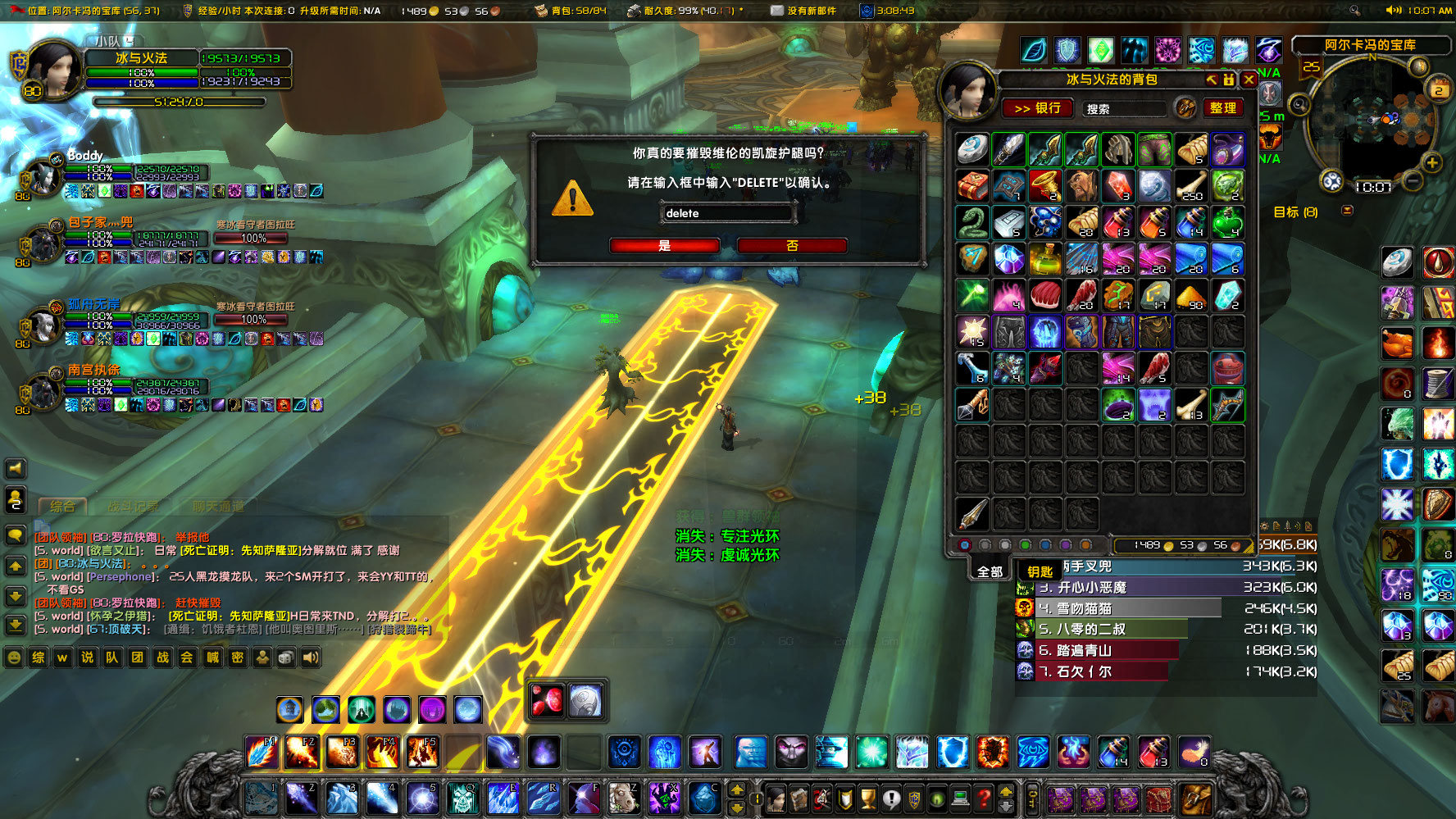Image resolution: width=1456 pixels, height=819 pixels.
Task: Toggle the green bag filter circle
Action: tap(1025, 545)
